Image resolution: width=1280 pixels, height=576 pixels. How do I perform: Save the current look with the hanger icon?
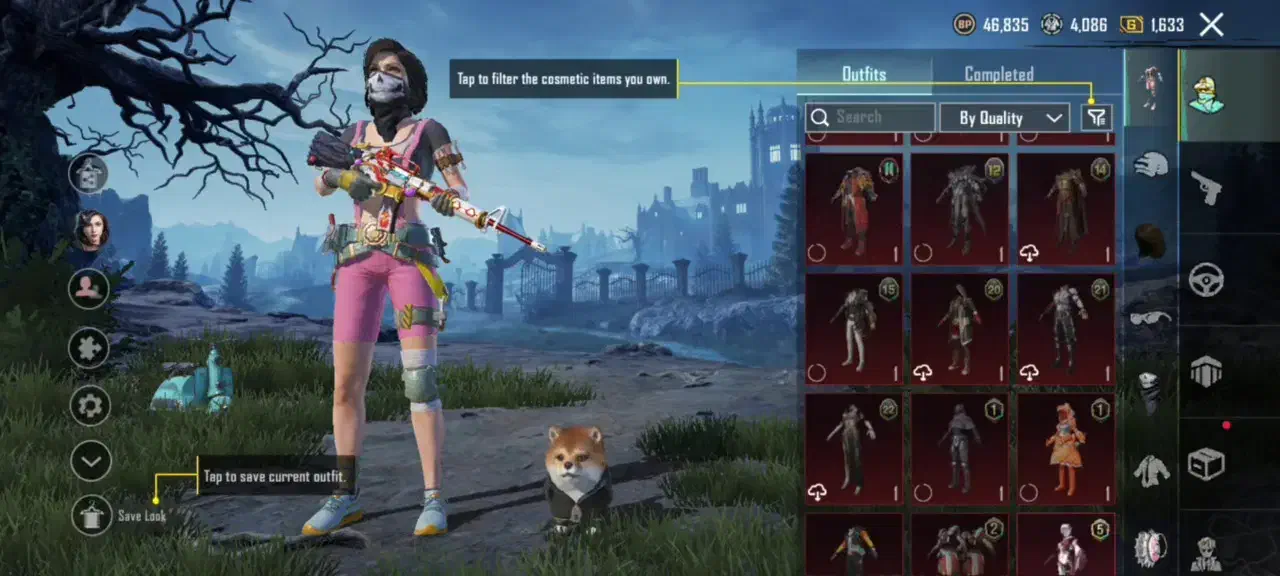[92, 515]
